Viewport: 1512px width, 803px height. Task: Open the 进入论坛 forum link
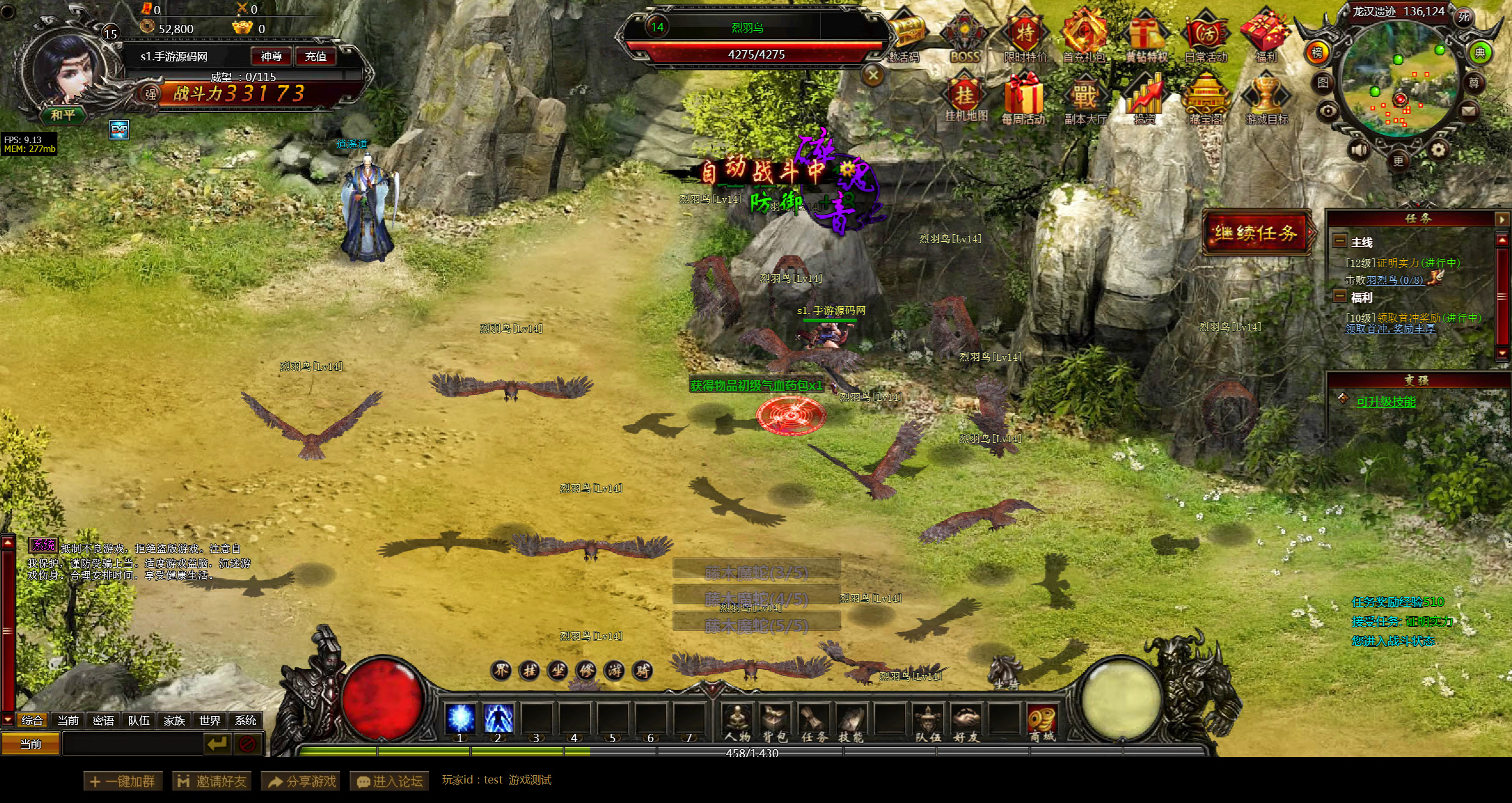[x=389, y=781]
